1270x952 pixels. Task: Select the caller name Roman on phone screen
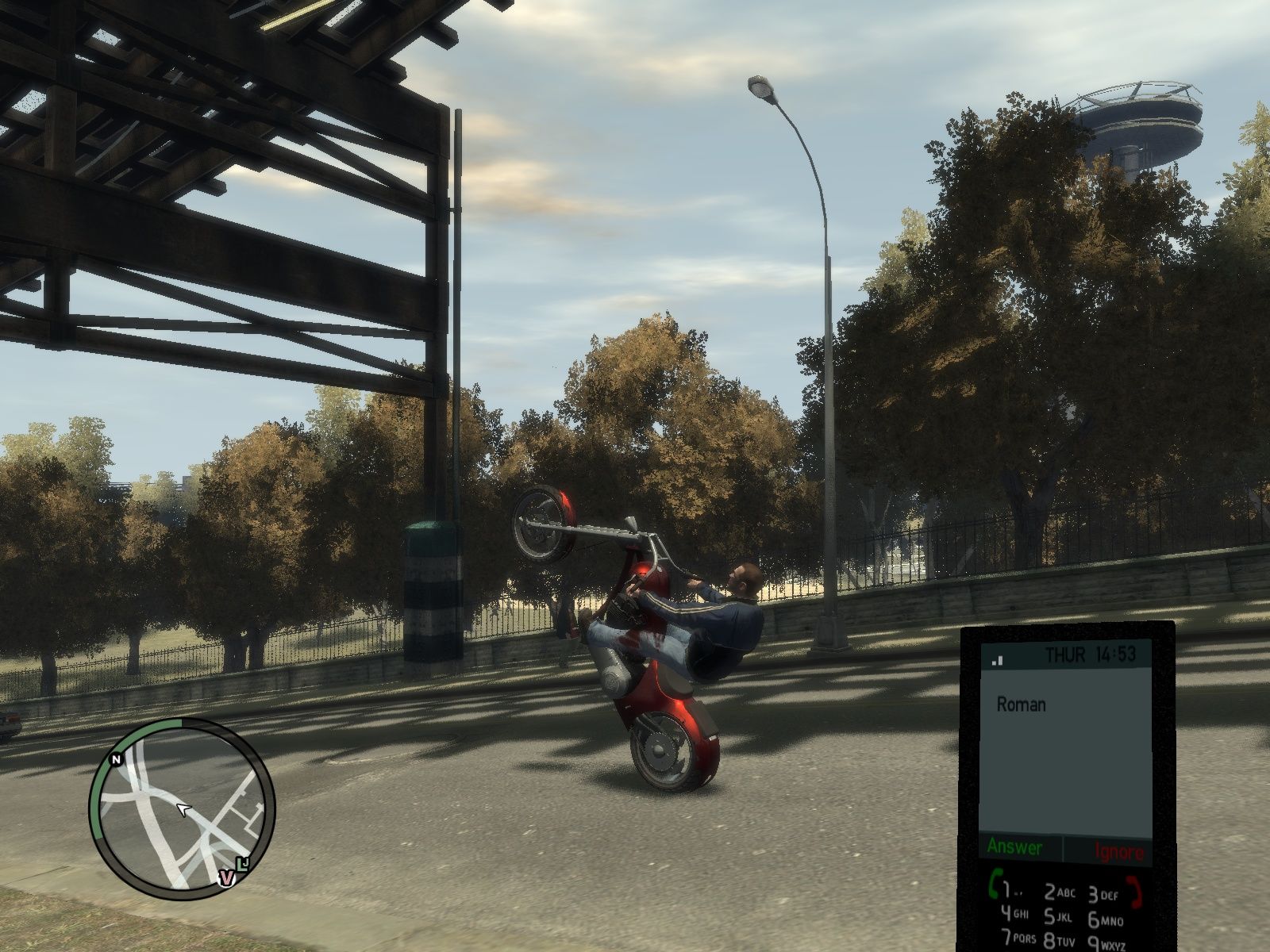(x=1021, y=704)
